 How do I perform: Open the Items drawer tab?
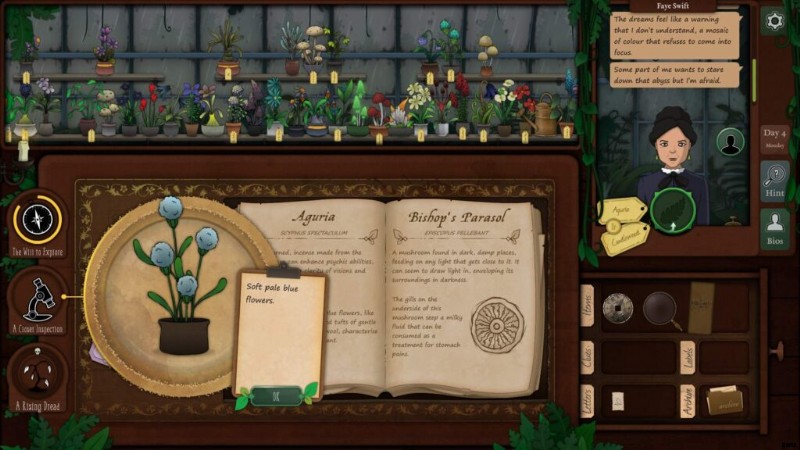[589, 304]
